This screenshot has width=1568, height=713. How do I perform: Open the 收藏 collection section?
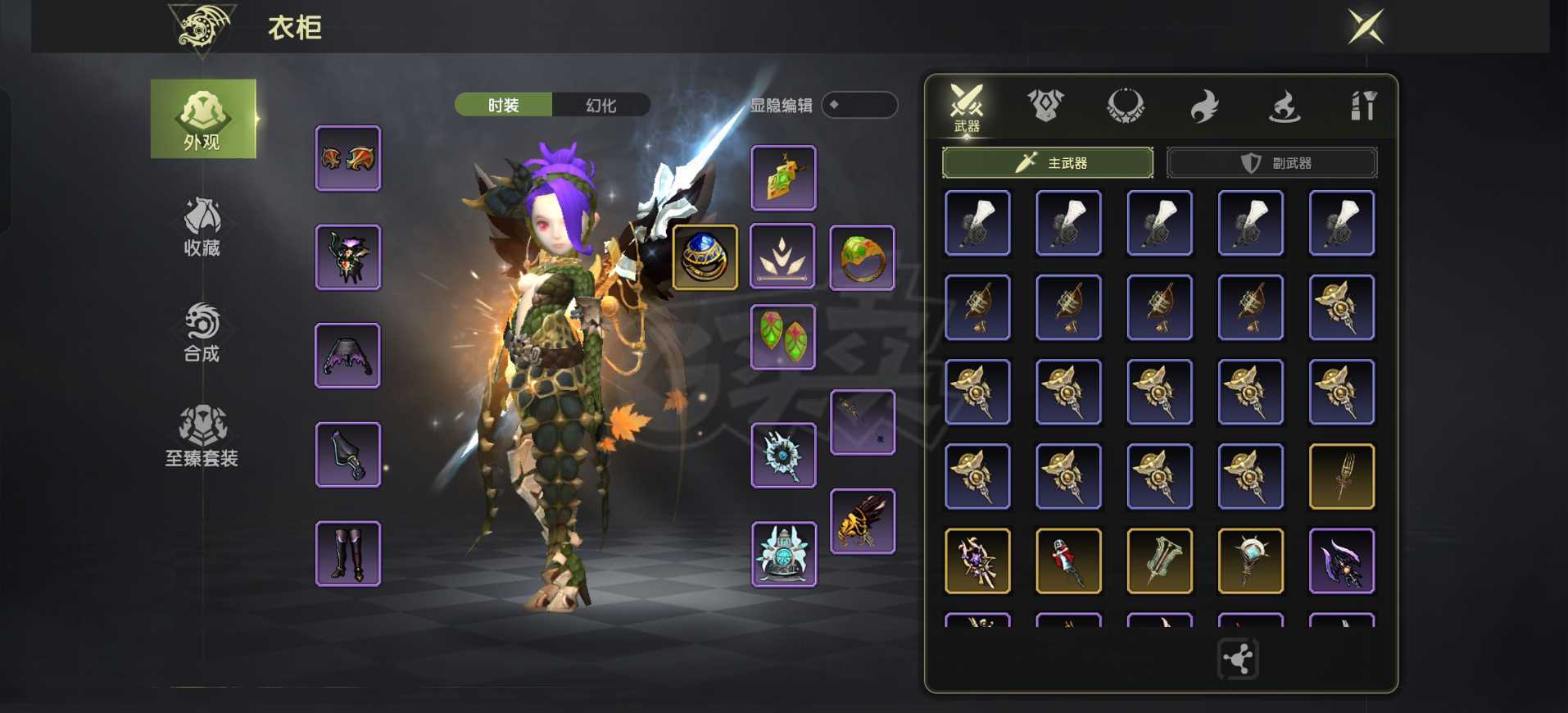click(202, 227)
